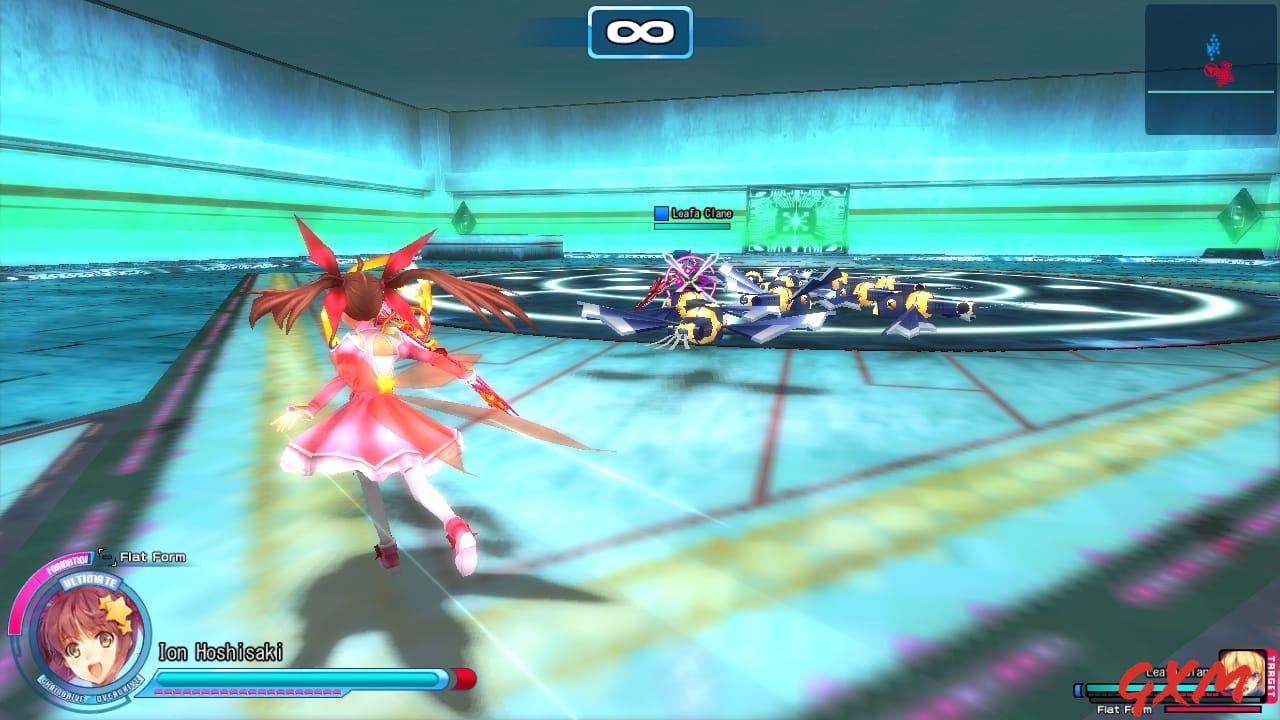Toggle the FORMATION mode indicator
This screenshot has width=1280, height=720.
click(66, 562)
